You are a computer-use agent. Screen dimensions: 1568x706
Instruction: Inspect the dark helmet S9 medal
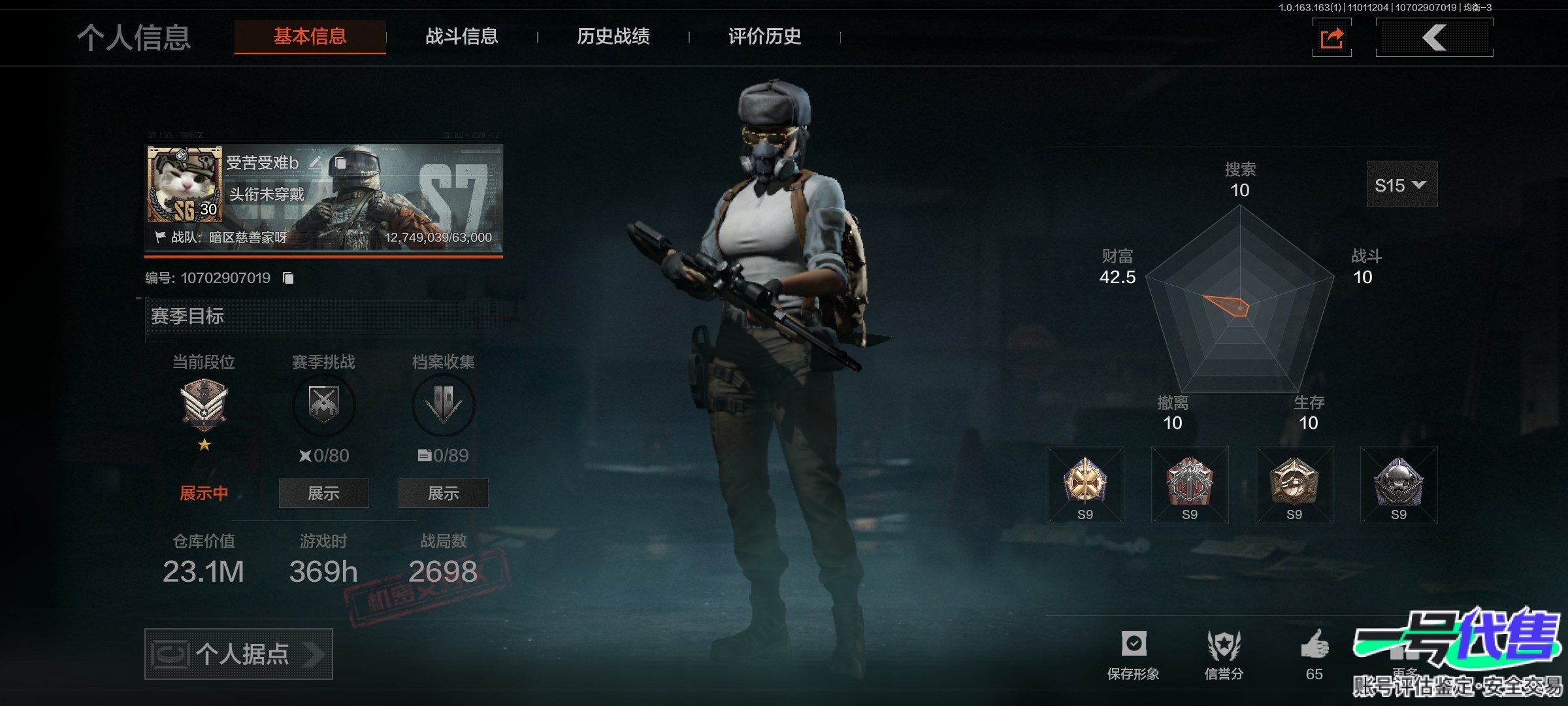point(1399,484)
